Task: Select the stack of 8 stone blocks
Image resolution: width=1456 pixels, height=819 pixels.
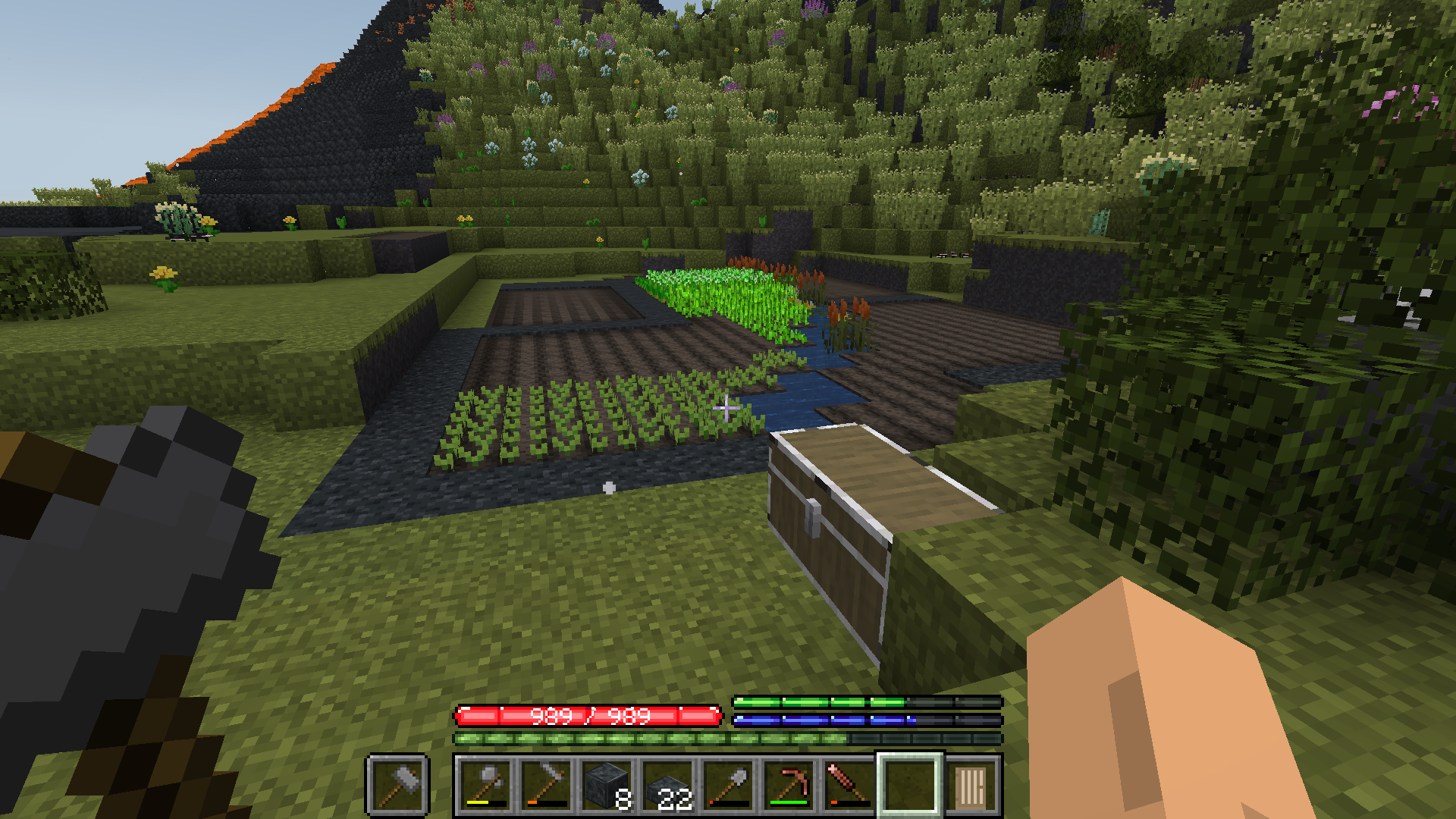Action: [x=607, y=785]
